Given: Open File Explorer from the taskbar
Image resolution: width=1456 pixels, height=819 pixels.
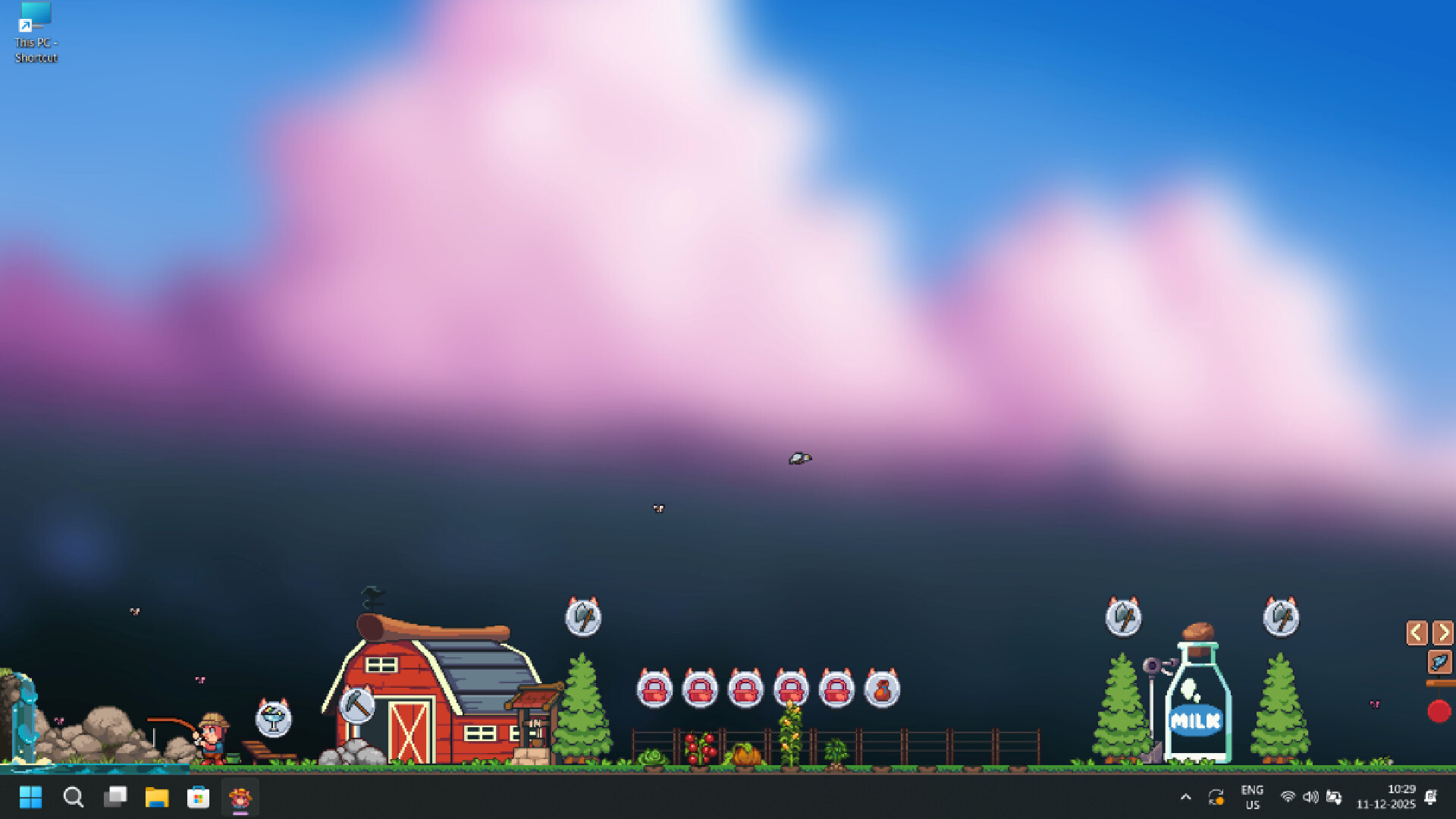Looking at the screenshot, I should click(157, 797).
